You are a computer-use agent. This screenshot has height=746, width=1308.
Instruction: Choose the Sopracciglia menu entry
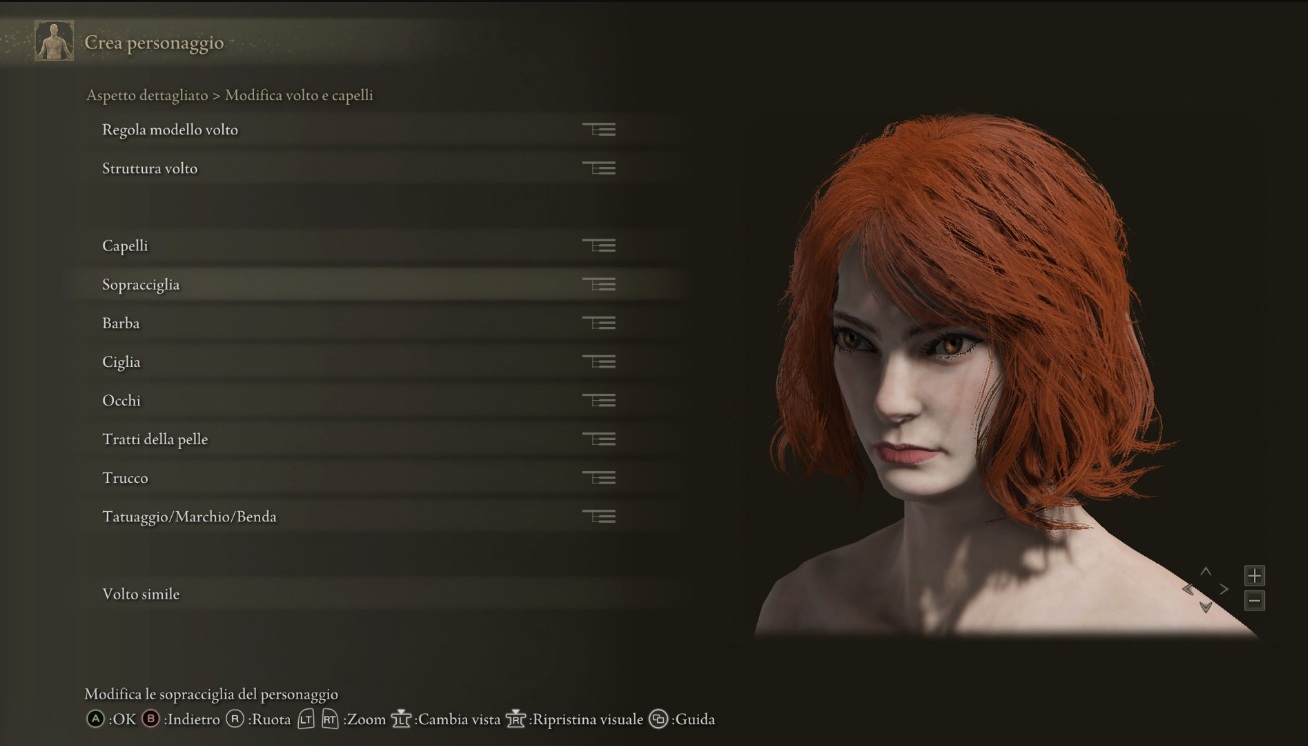(141, 285)
